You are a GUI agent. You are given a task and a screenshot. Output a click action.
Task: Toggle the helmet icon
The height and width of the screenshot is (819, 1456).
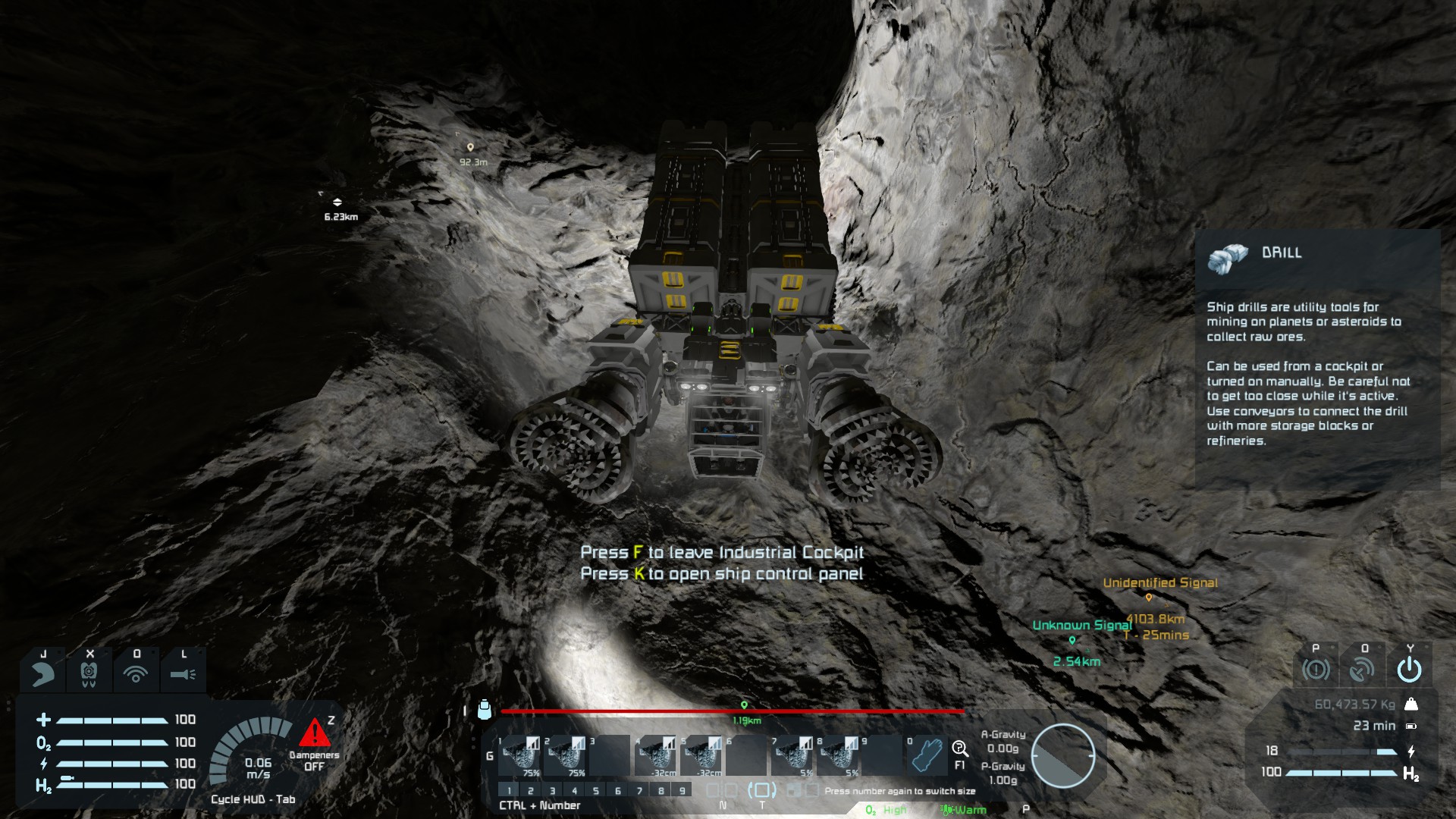point(42,672)
